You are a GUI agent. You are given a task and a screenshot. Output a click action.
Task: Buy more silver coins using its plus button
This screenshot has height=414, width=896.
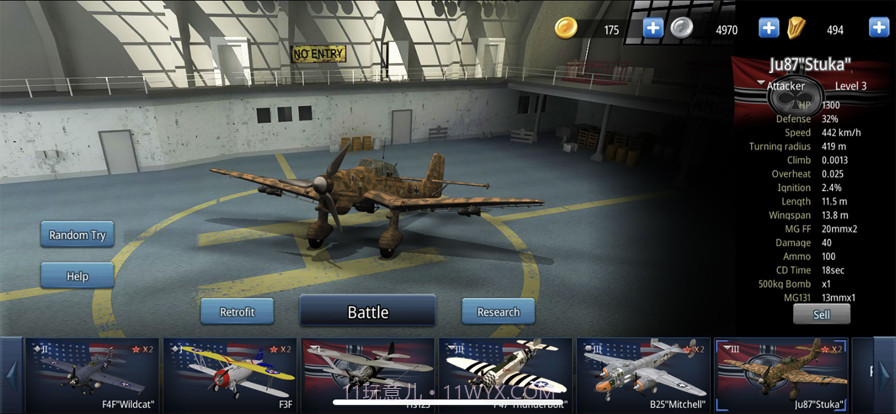769,28
